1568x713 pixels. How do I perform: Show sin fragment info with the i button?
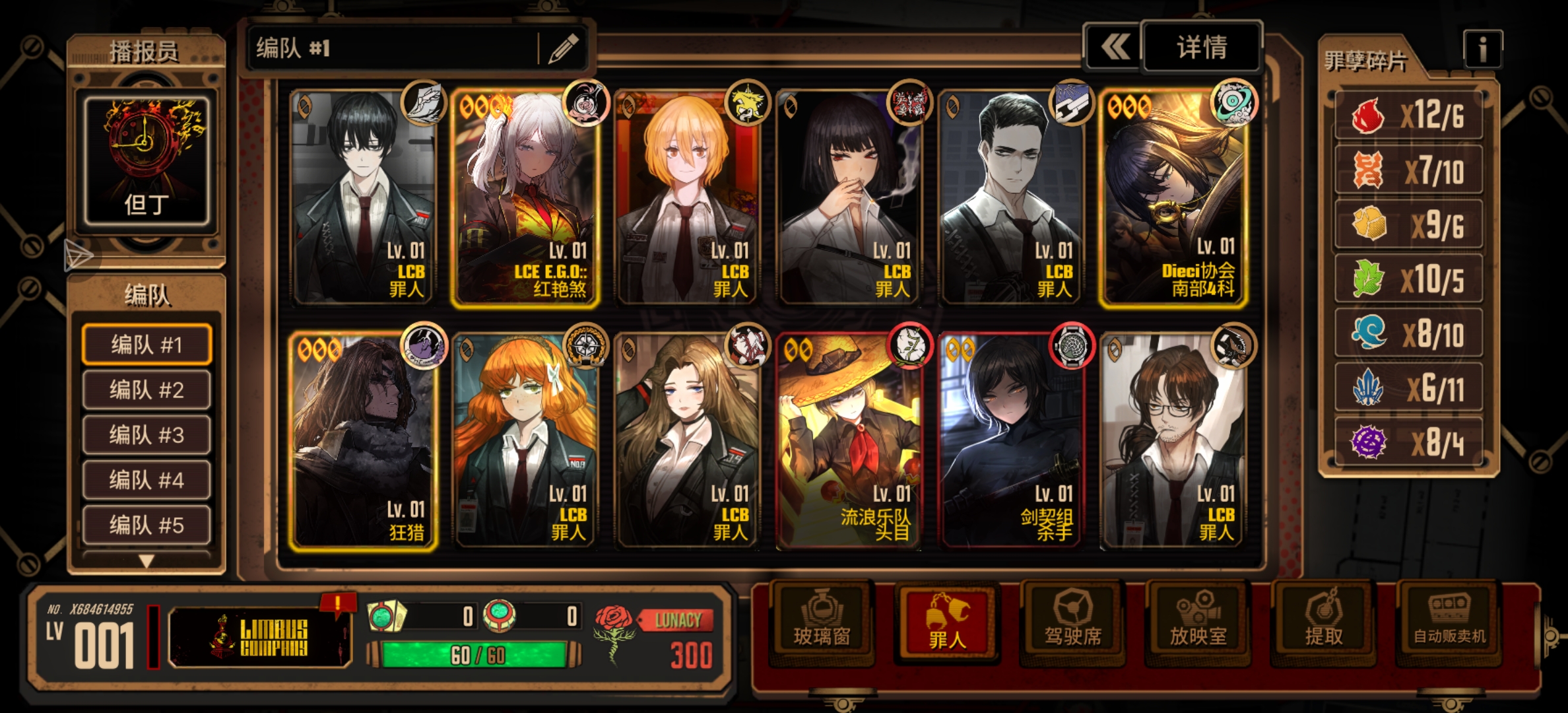tap(1482, 49)
